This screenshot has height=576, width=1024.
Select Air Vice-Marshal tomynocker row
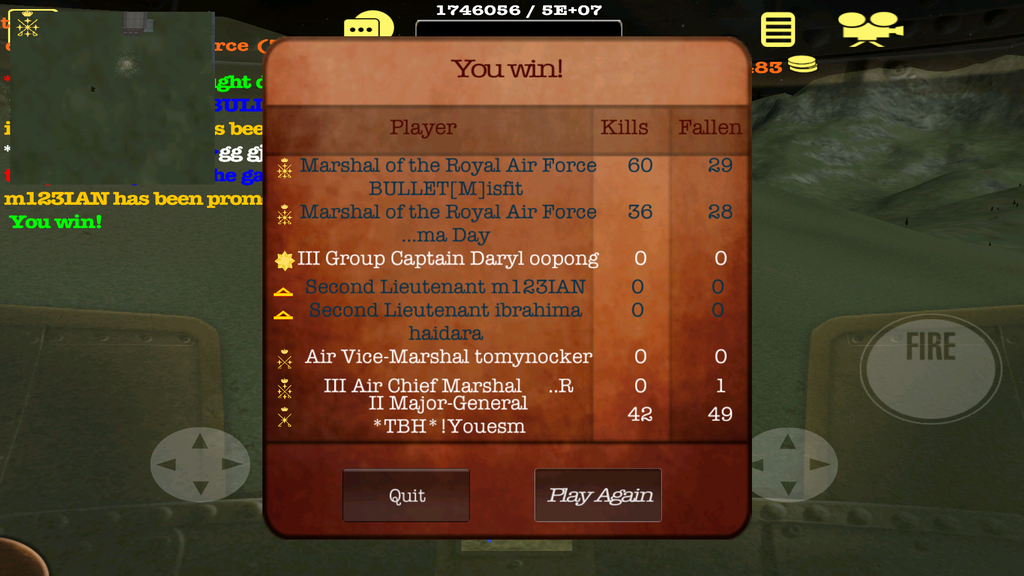point(447,357)
